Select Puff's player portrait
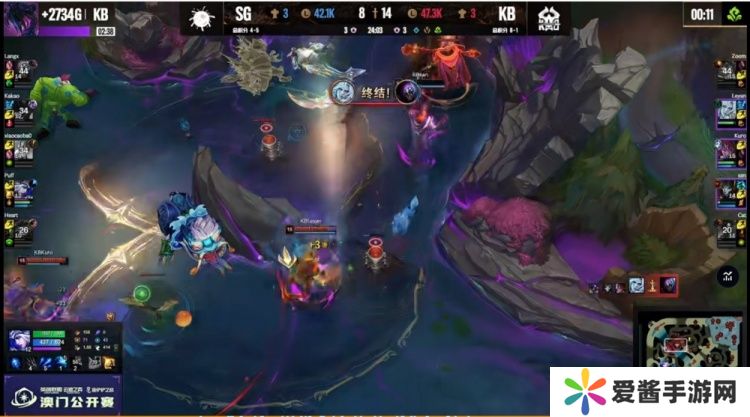 (x=22, y=189)
